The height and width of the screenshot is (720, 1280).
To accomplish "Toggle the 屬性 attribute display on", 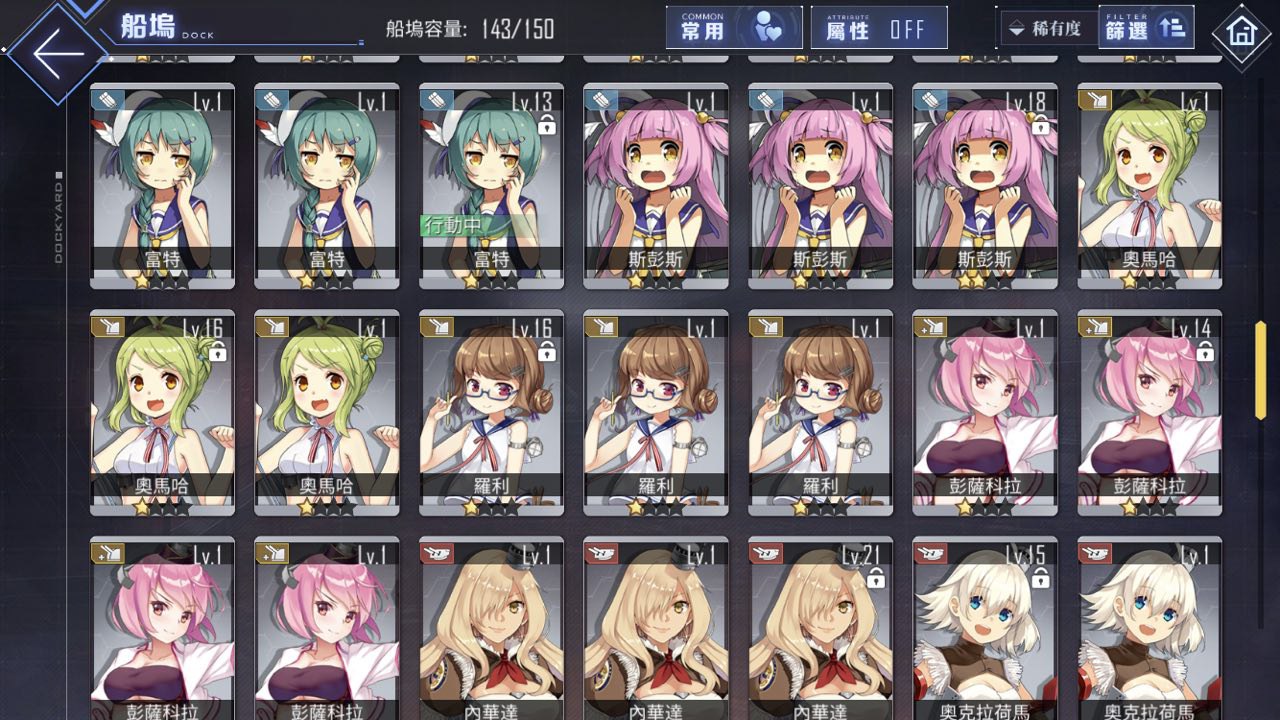I will pos(879,28).
